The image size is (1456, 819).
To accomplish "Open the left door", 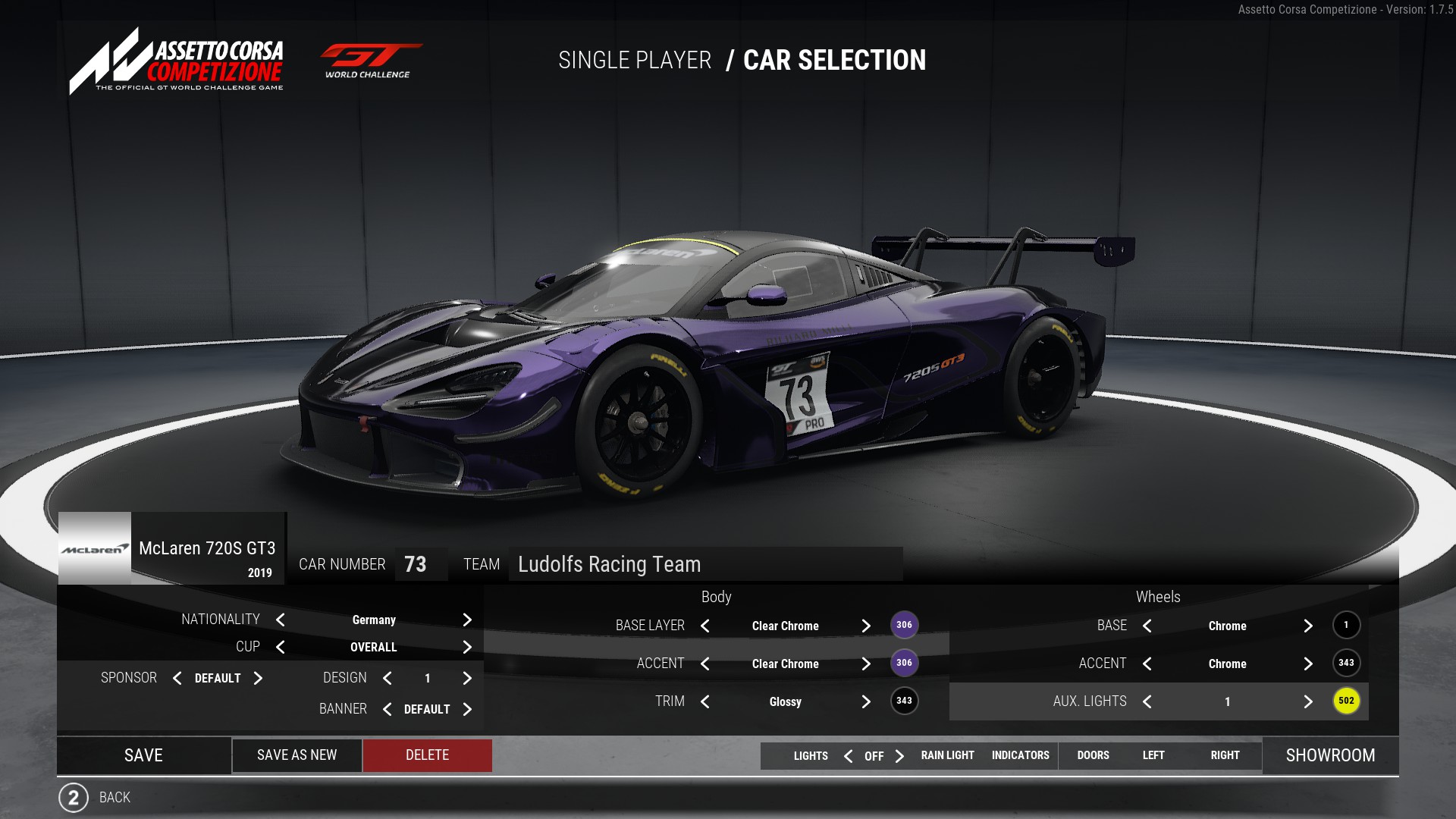I will (1153, 755).
